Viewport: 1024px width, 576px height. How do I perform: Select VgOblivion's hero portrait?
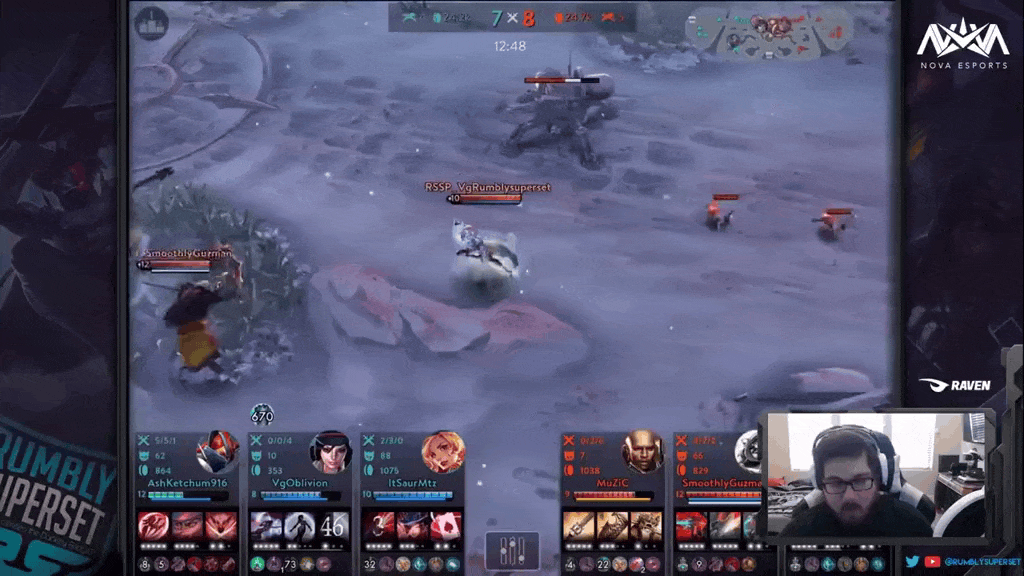[x=330, y=452]
